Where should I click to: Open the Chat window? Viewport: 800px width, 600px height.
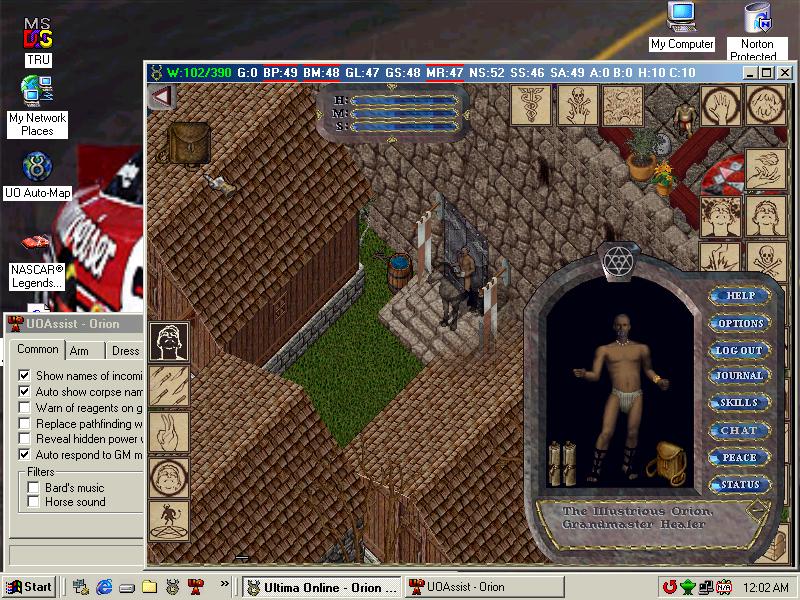740,430
